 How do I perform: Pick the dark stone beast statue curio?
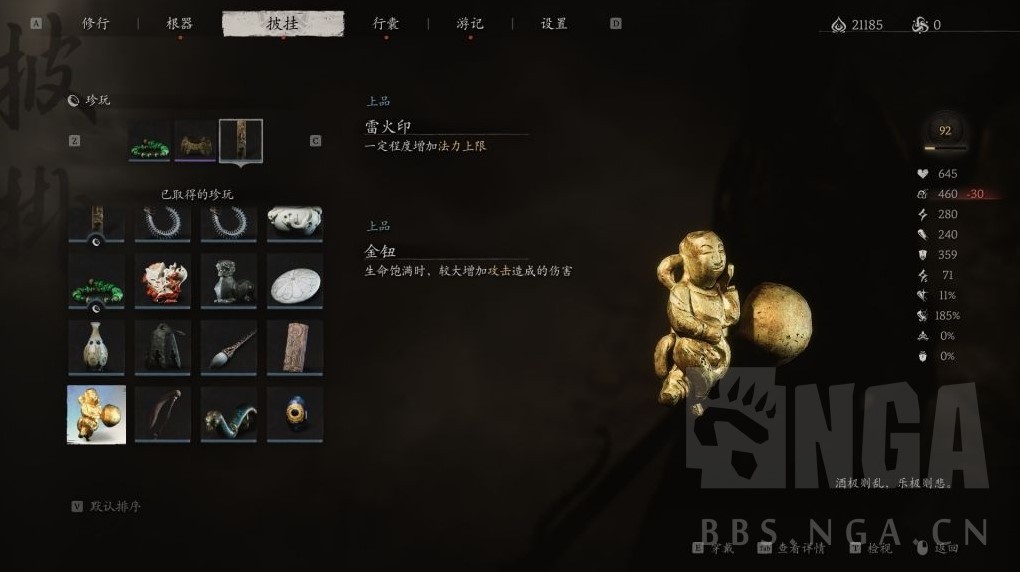[228, 279]
